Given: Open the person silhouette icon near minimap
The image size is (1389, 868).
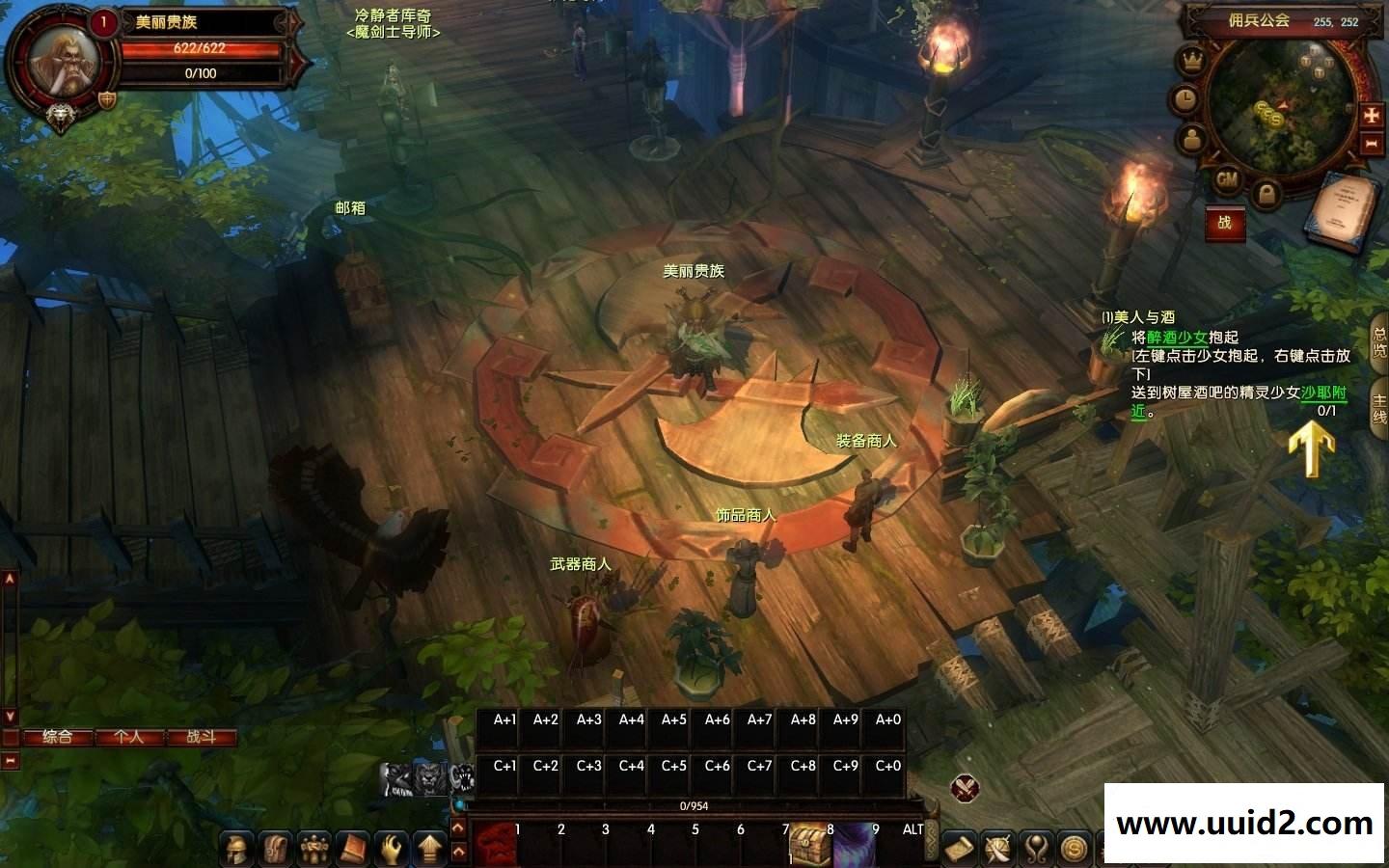Looking at the screenshot, I should [x=1193, y=138].
